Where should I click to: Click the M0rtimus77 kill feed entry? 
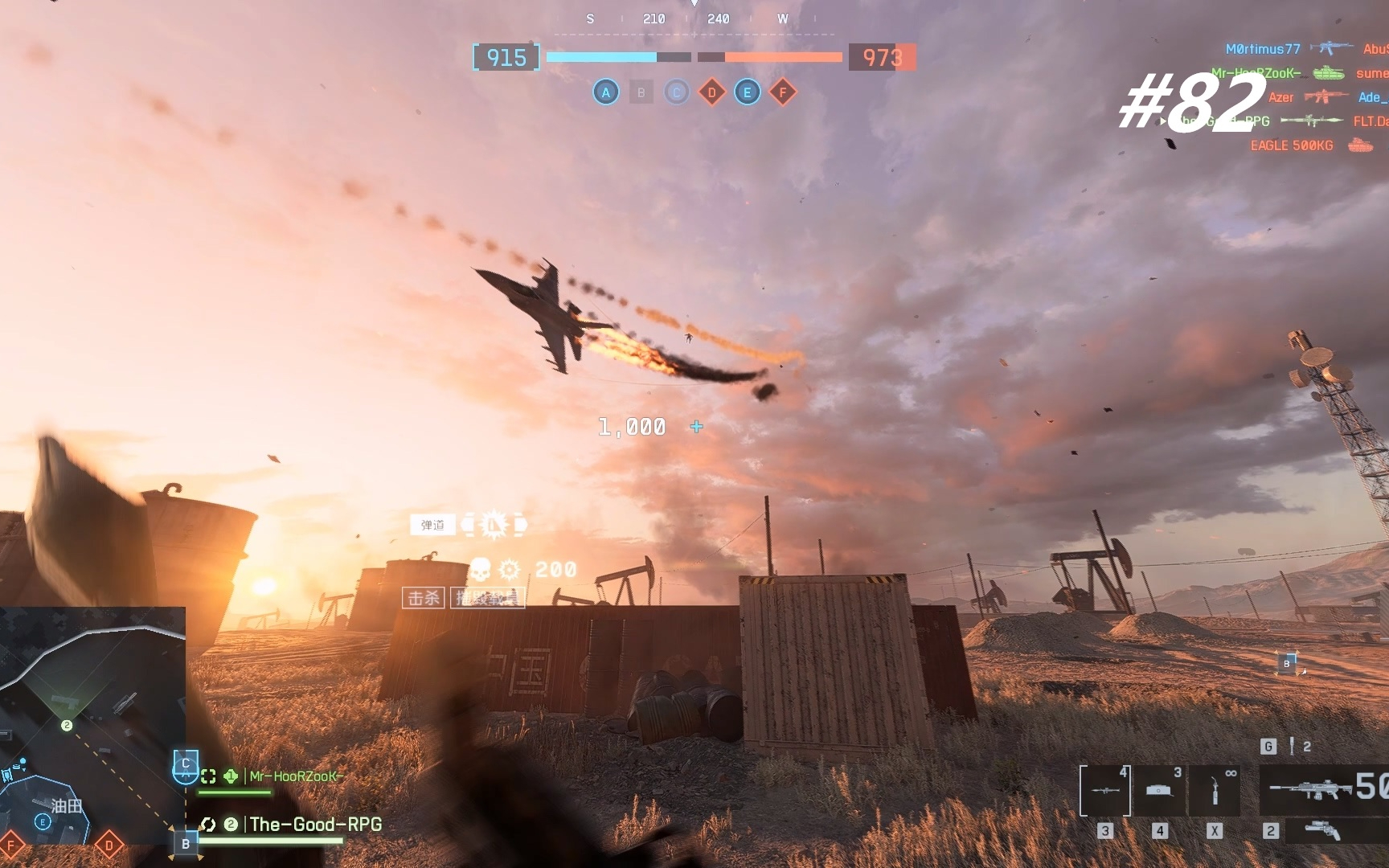click(1263, 49)
